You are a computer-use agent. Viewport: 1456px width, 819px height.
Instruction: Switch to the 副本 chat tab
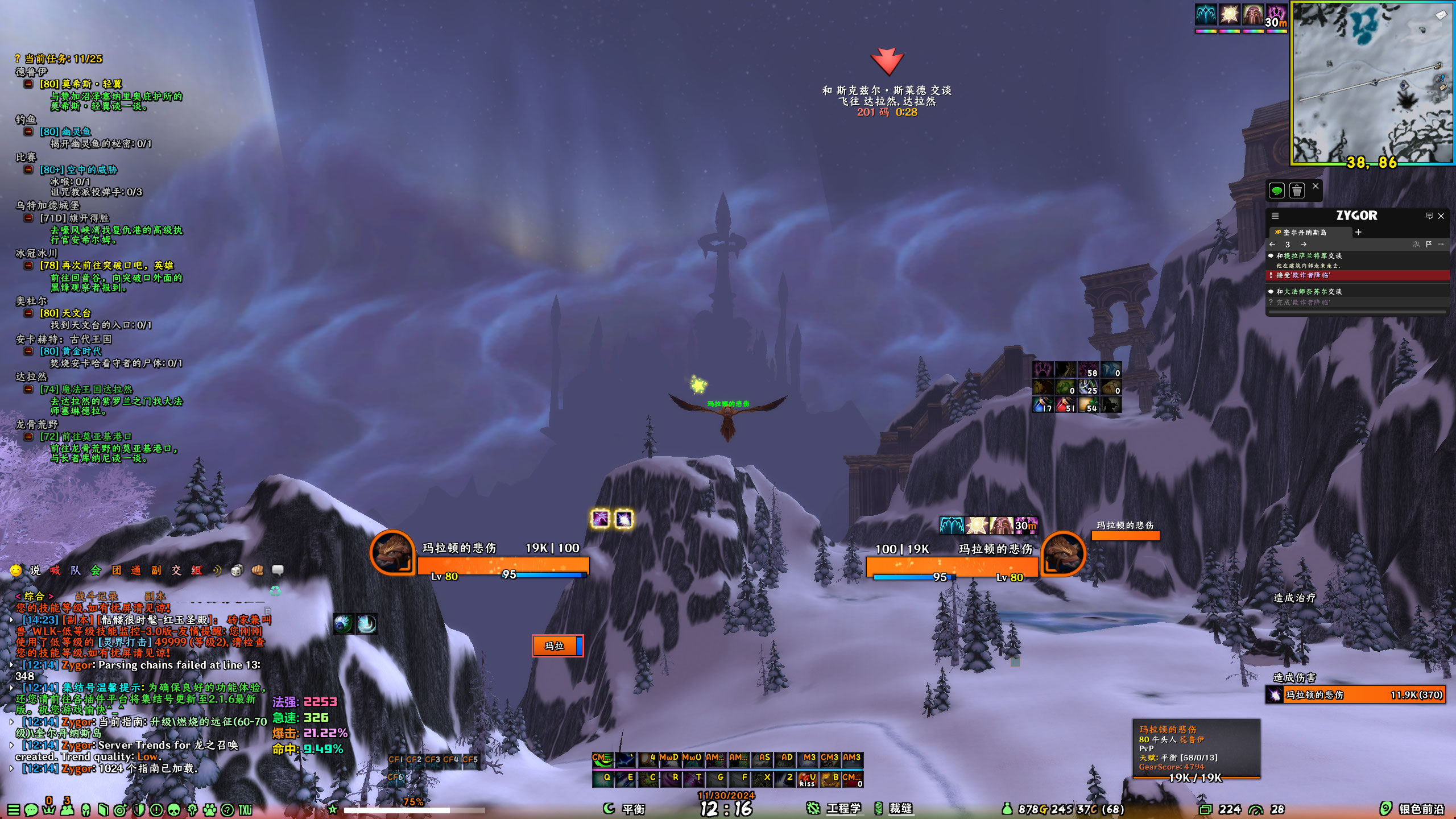[x=154, y=596]
